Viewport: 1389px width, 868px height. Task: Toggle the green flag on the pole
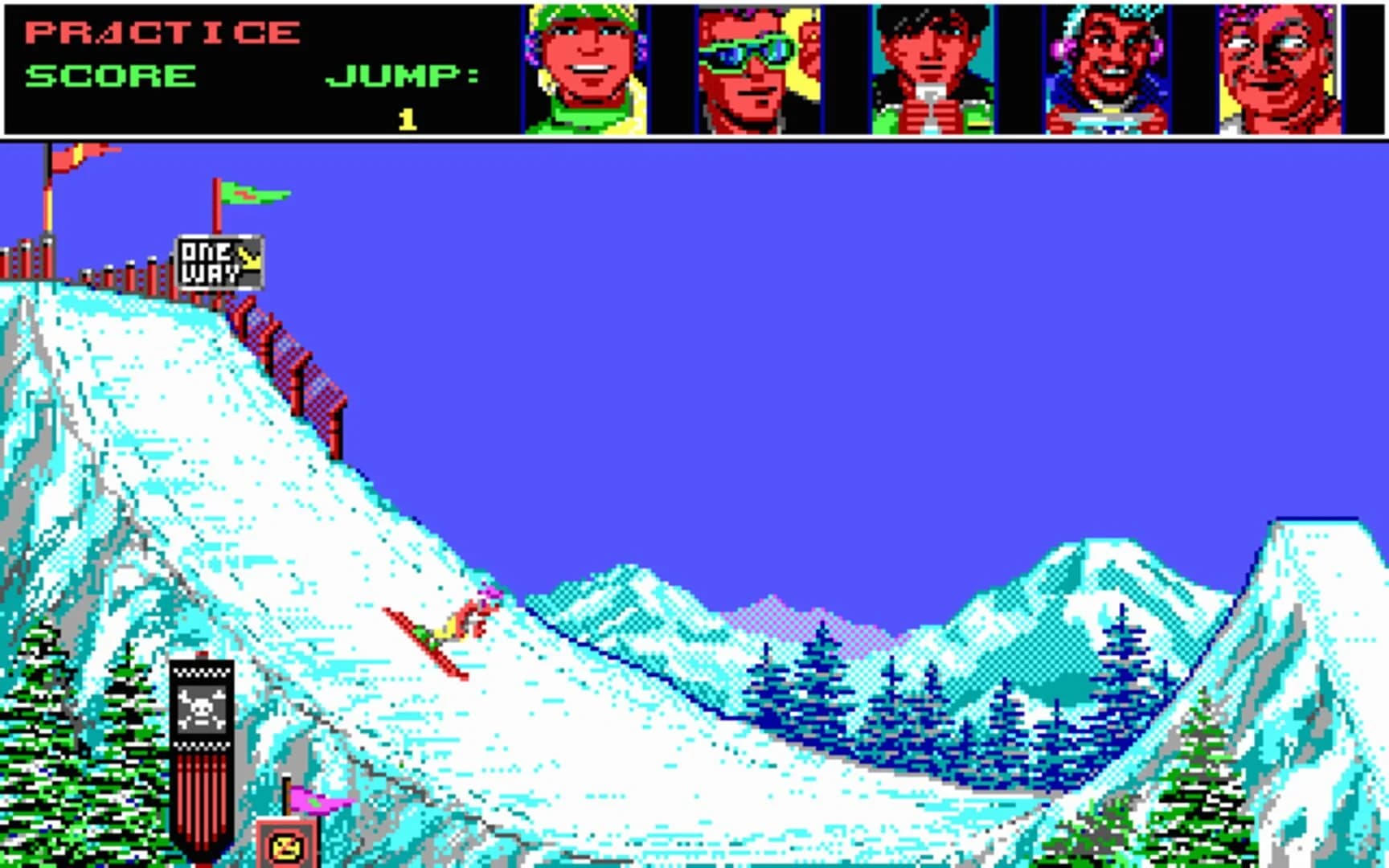[249, 193]
